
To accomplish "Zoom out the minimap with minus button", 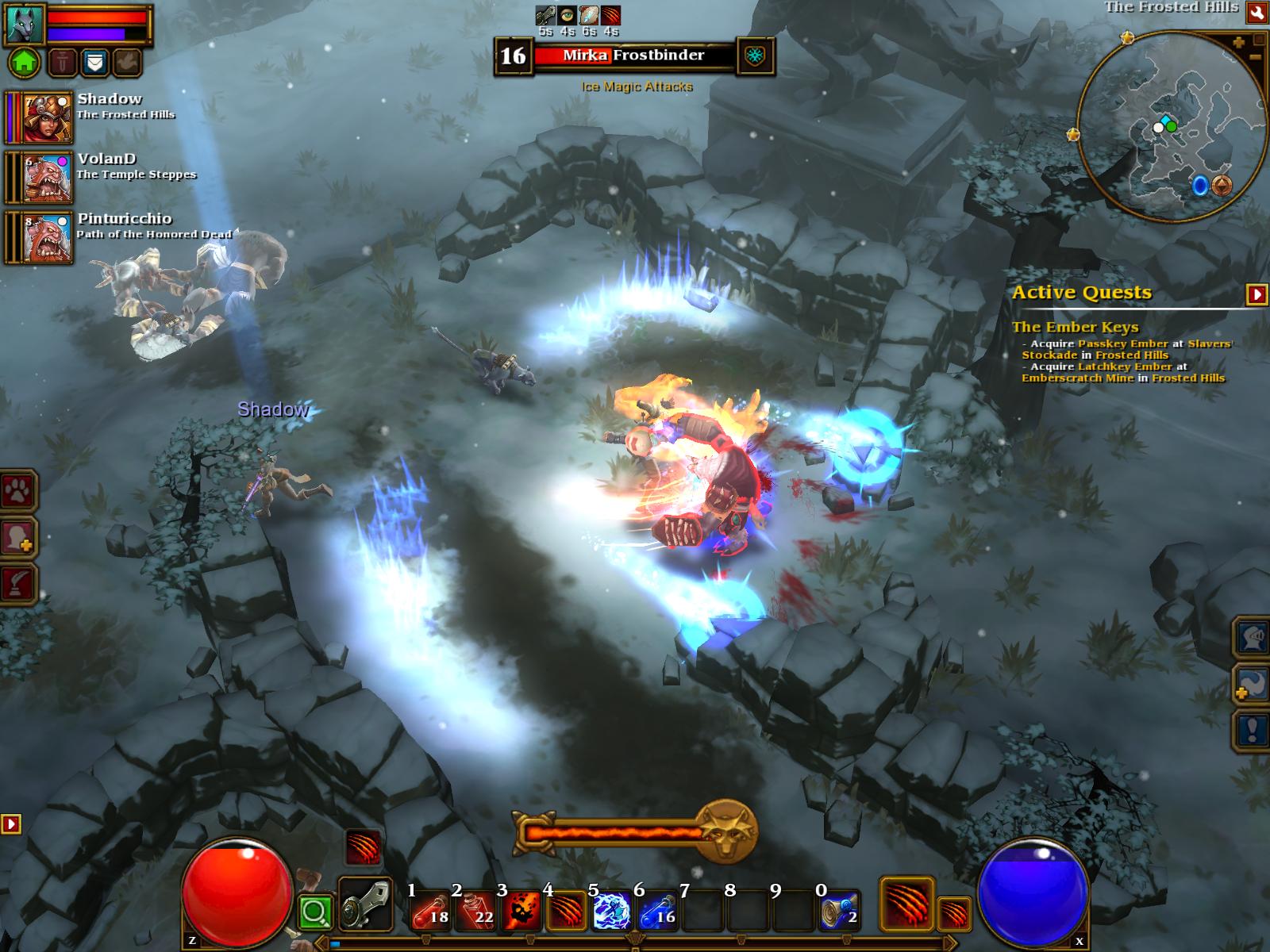I will [x=1255, y=57].
